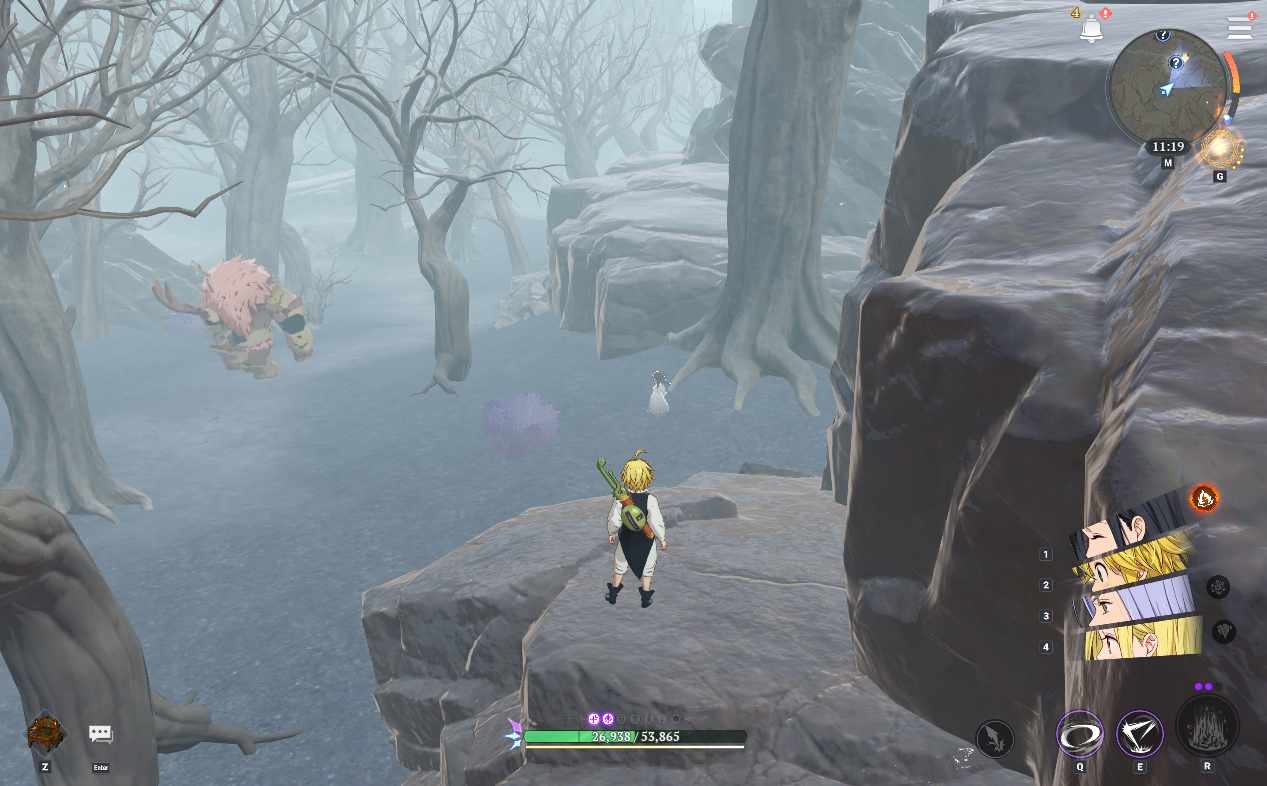Activate the slashing strike skill
Viewport: 1267px width, 786px height.
click(x=1139, y=735)
